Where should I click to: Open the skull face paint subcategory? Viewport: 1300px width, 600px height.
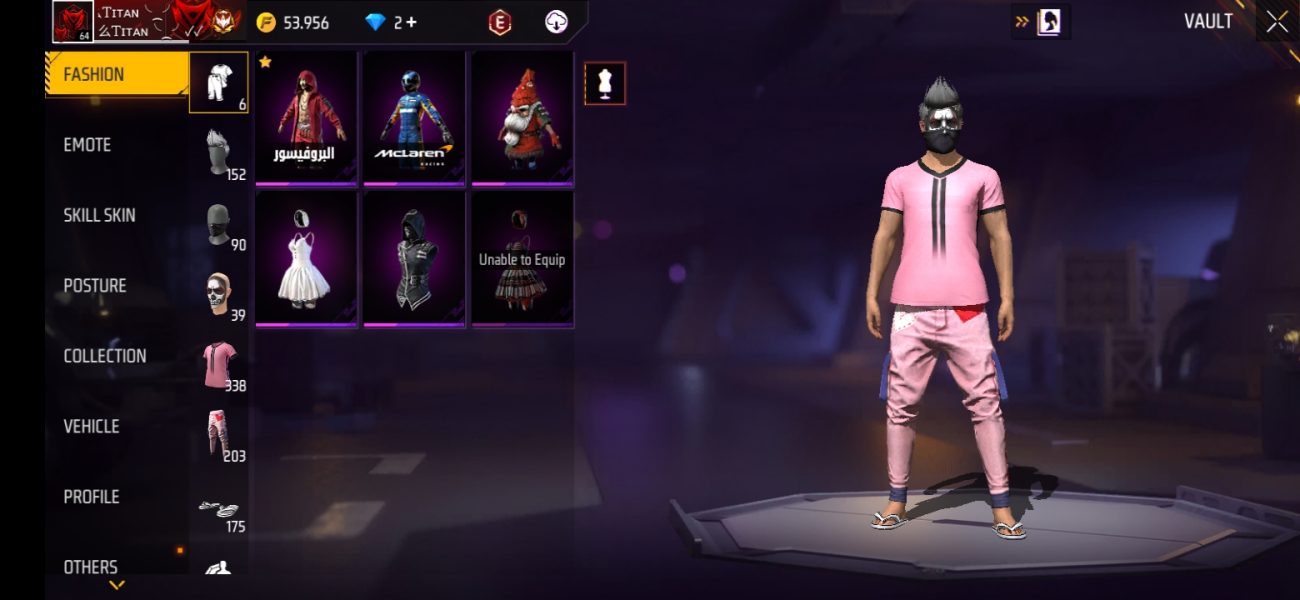219,294
